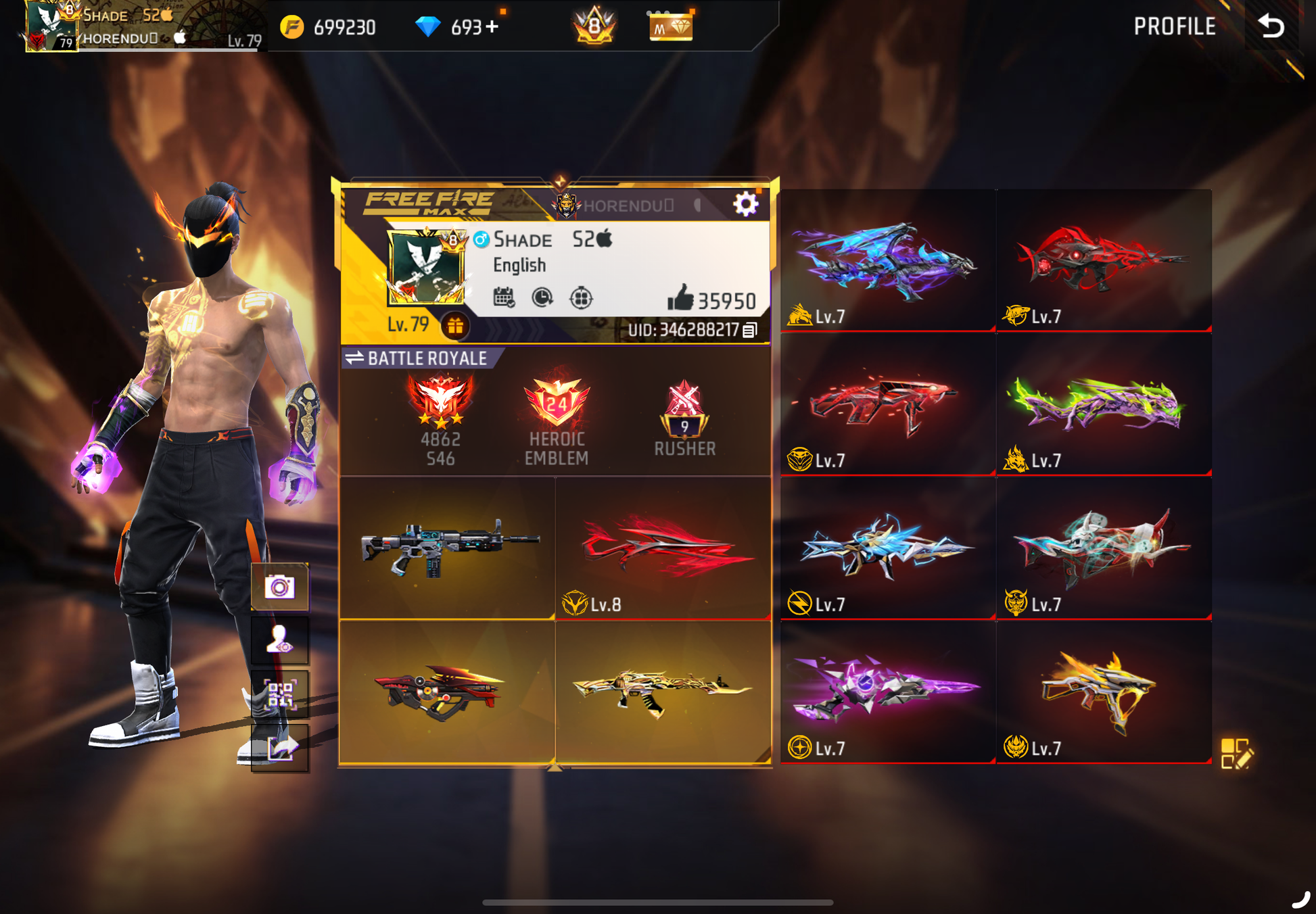
Task: Like the profile with thumbs-up
Action: tap(680, 298)
